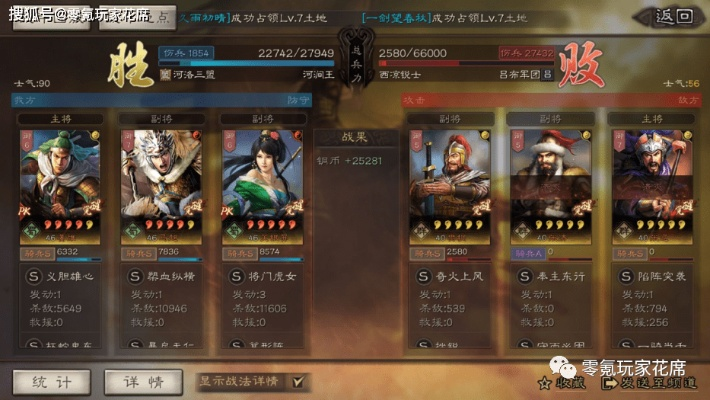The image size is (710, 400).
Task: Return using the 返回 button
Action: (674, 16)
